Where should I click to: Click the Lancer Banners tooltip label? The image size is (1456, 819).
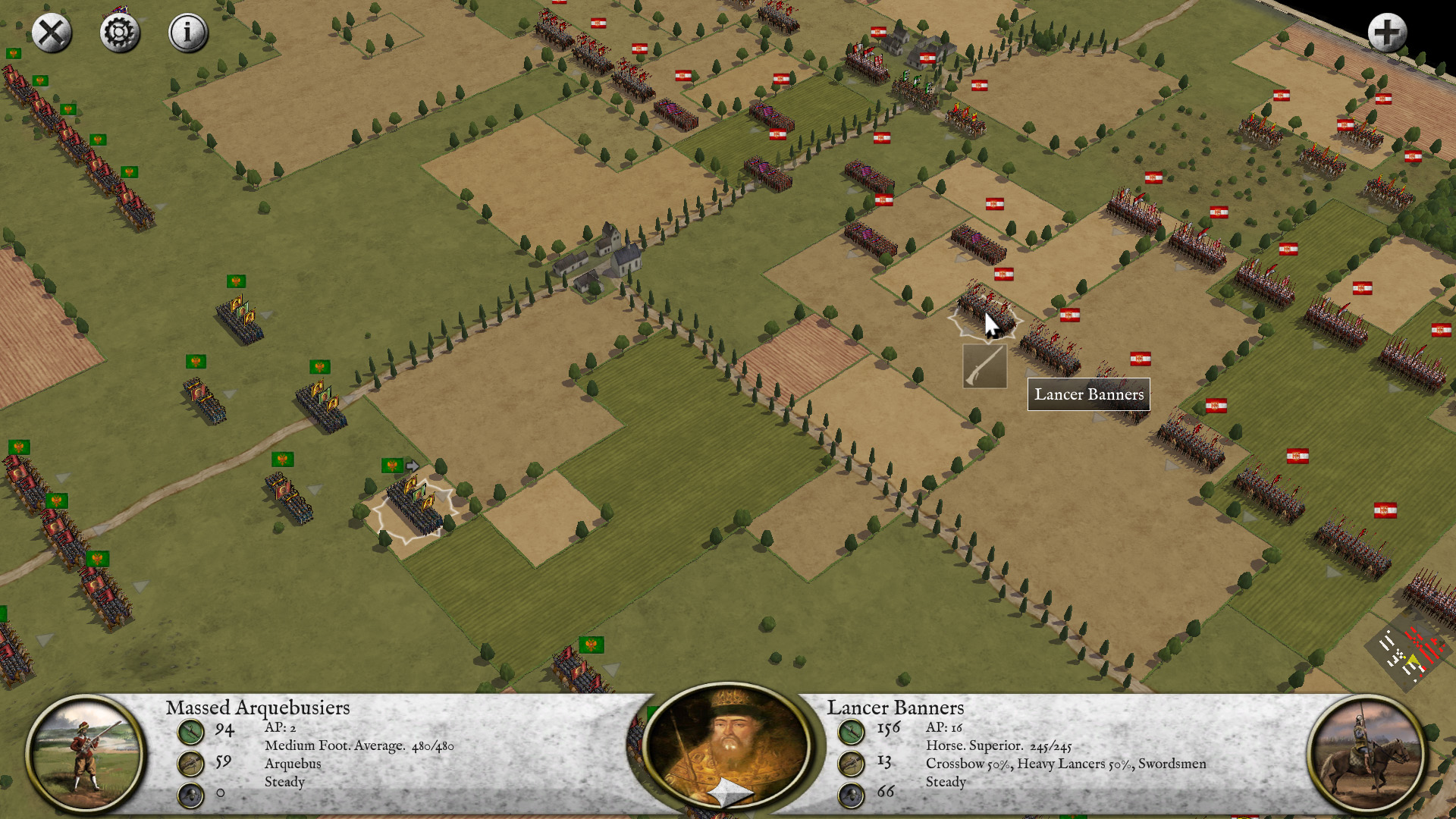1088,394
